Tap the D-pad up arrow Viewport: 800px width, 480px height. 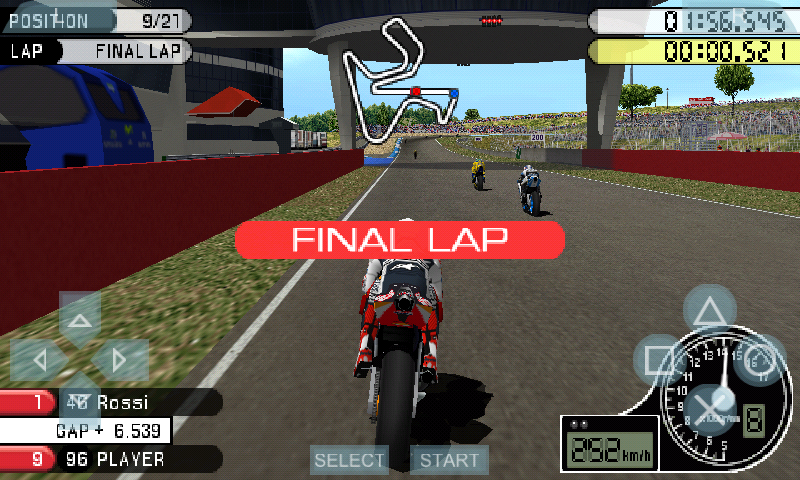[x=80, y=316]
